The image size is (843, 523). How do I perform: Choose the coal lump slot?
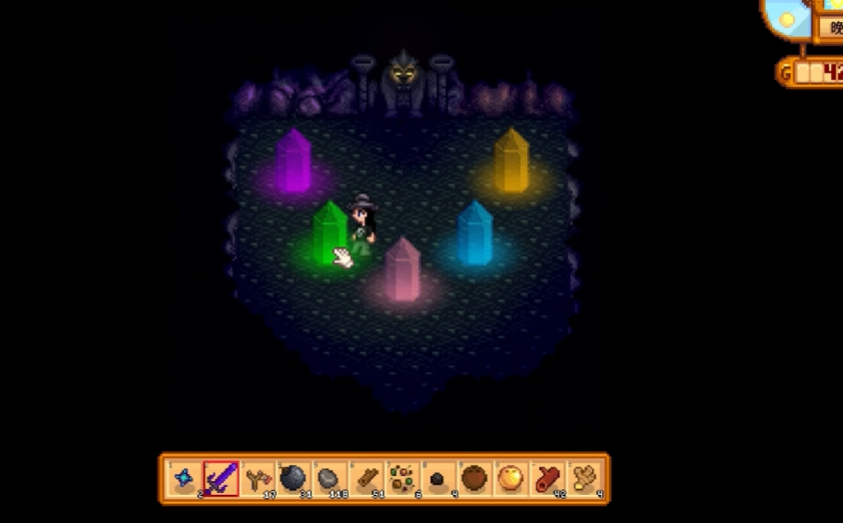click(438, 479)
